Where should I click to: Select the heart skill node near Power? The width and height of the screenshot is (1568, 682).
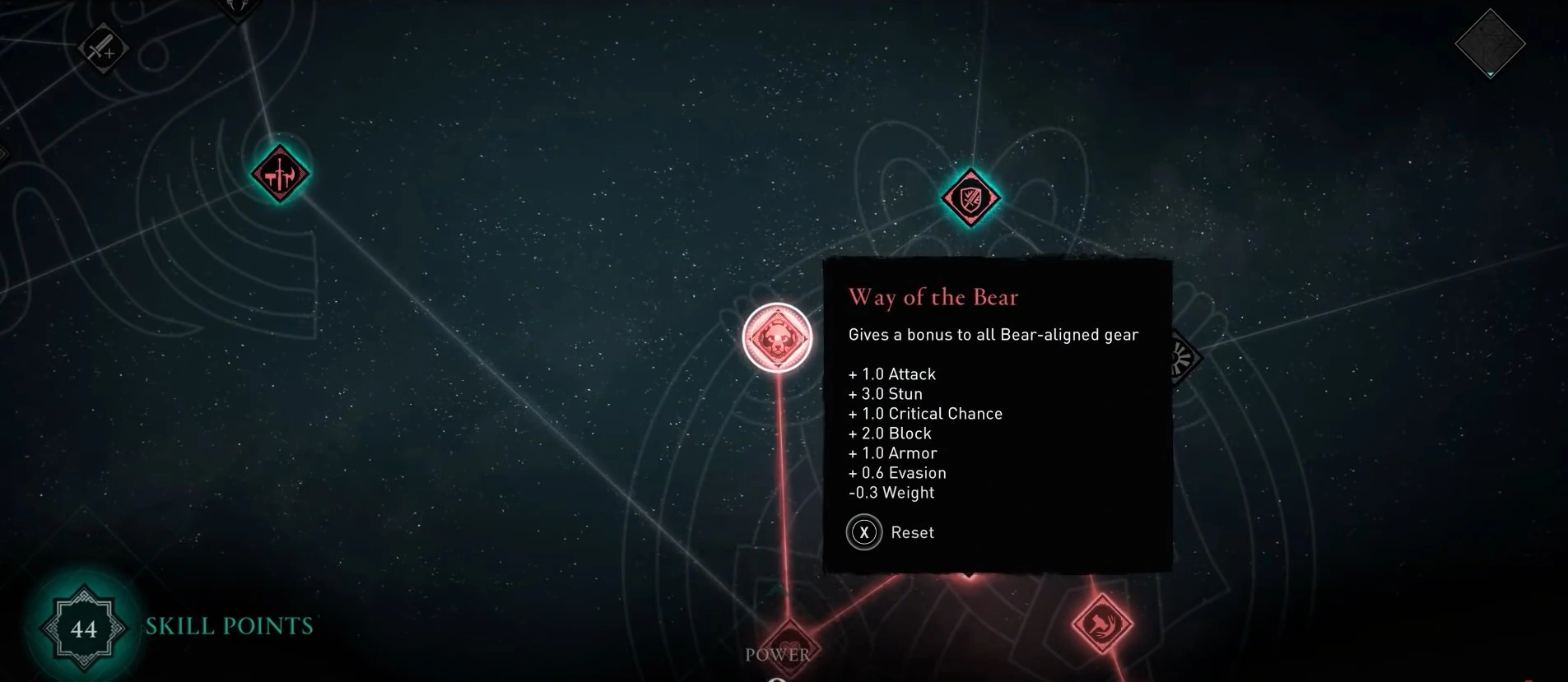[789, 646]
